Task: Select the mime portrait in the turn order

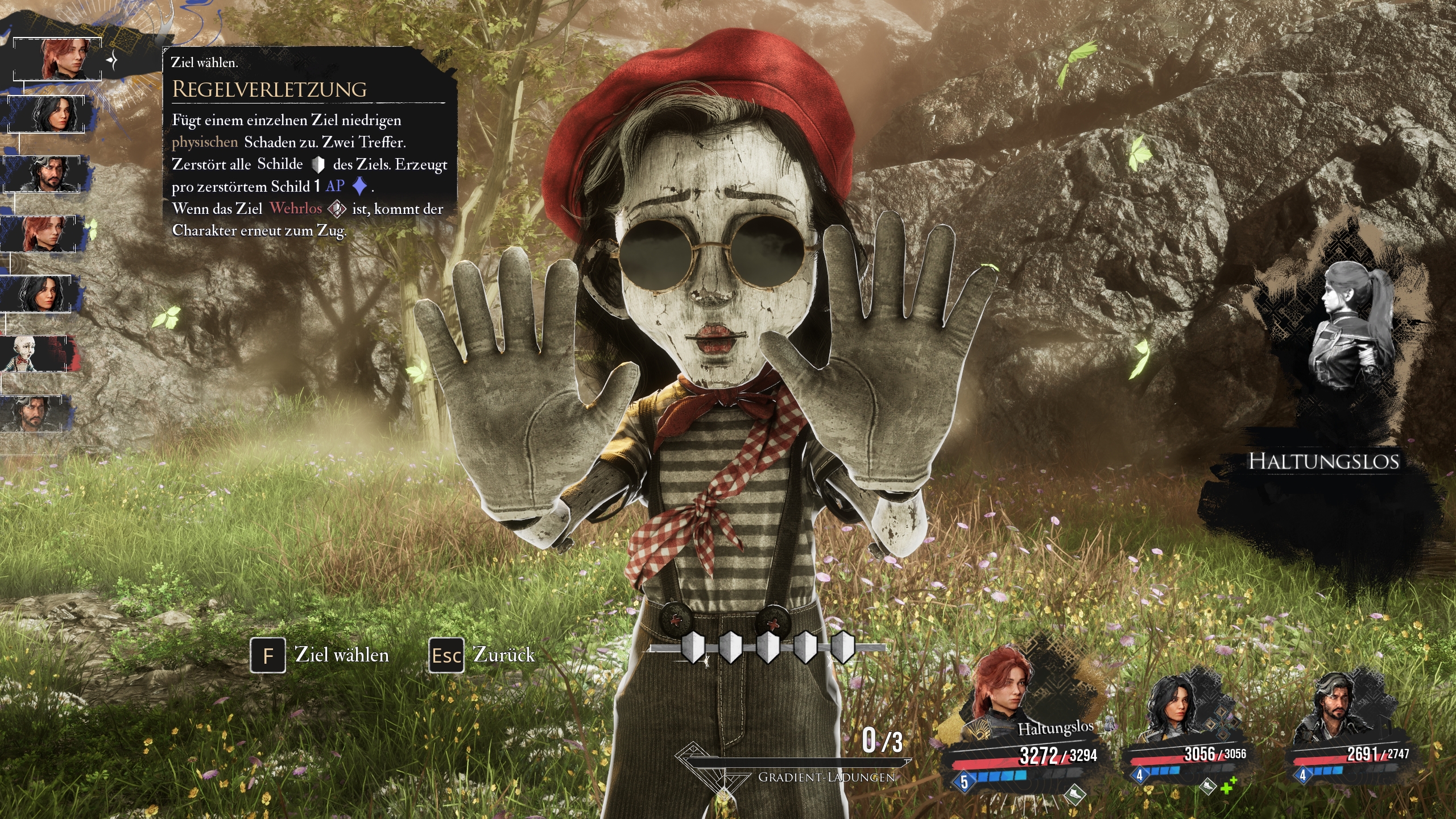Action: 35,354
